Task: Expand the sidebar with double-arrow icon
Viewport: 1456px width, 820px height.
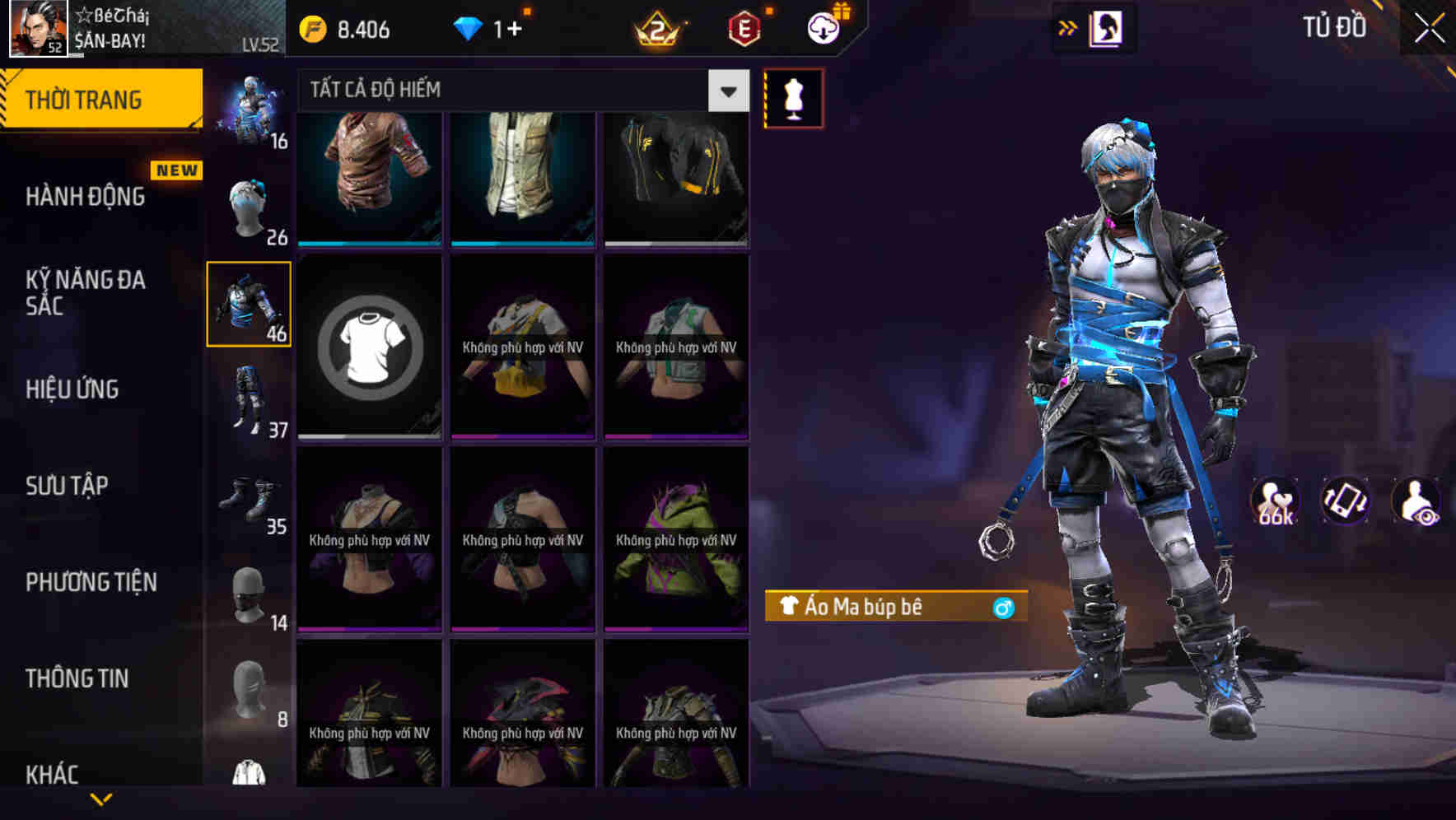Action: pyautogui.click(x=1068, y=26)
